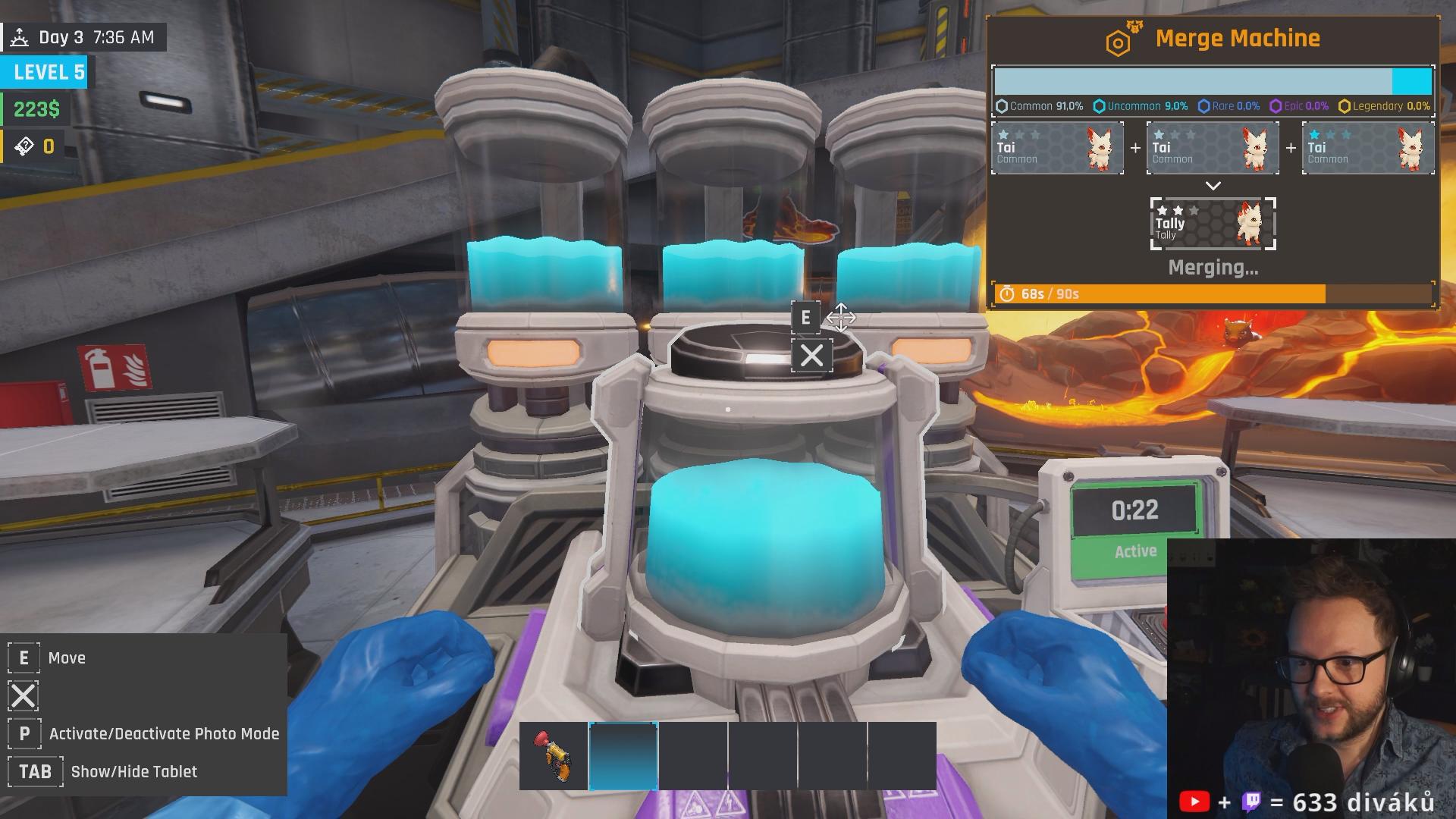Click the Twitch logo on stream overlay
The image size is (1456, 819).
point(1251,802)
